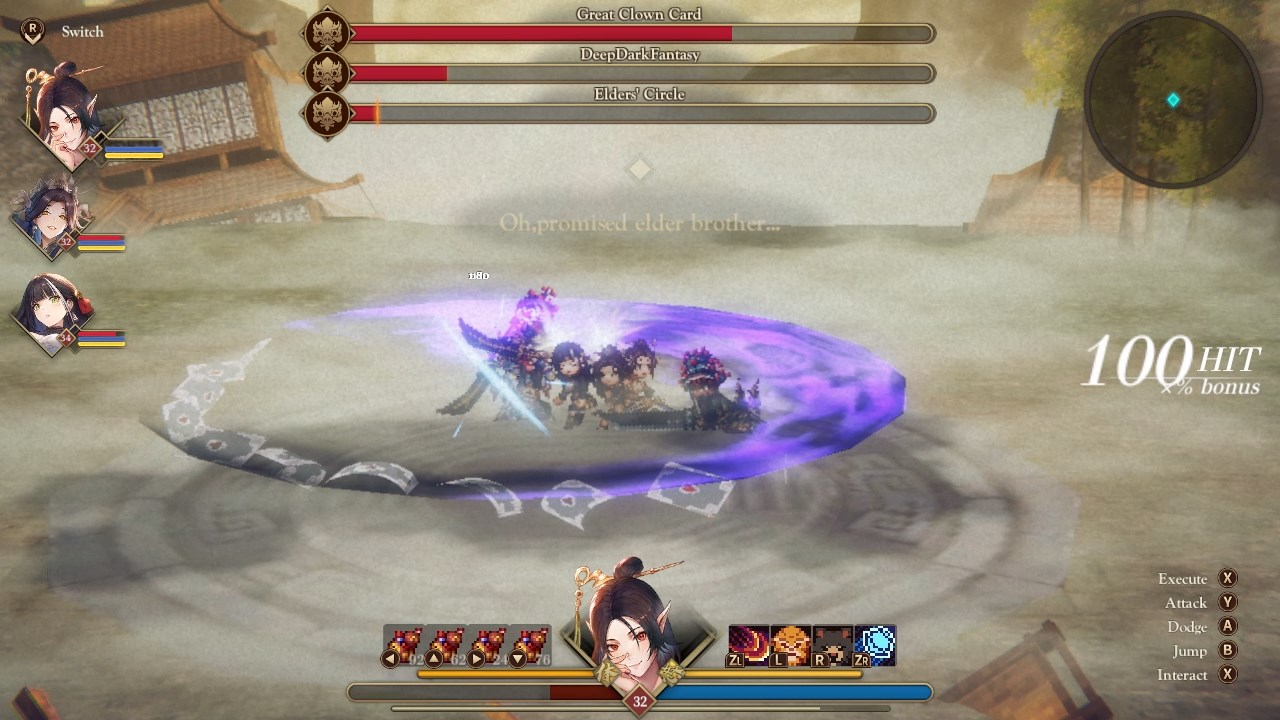This screenshot has height=720, width=1280.
Task: Select the boss emblem beside Great Clown Card
Action: tap(329, 33)
